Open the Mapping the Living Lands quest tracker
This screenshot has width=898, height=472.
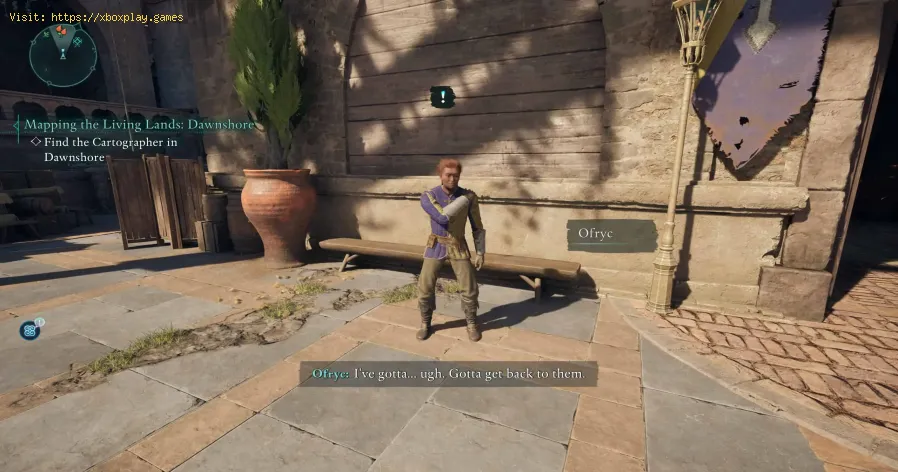point(139,125)
